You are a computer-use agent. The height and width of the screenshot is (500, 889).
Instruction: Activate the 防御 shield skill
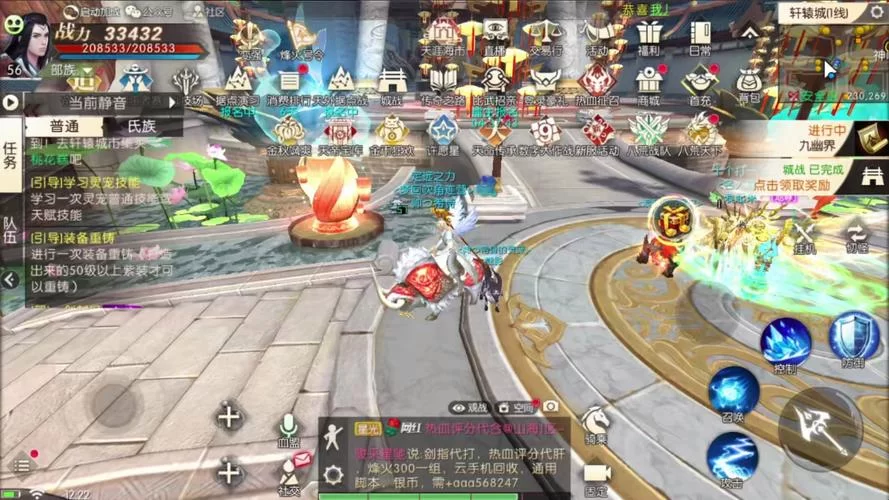coord(853,337)
